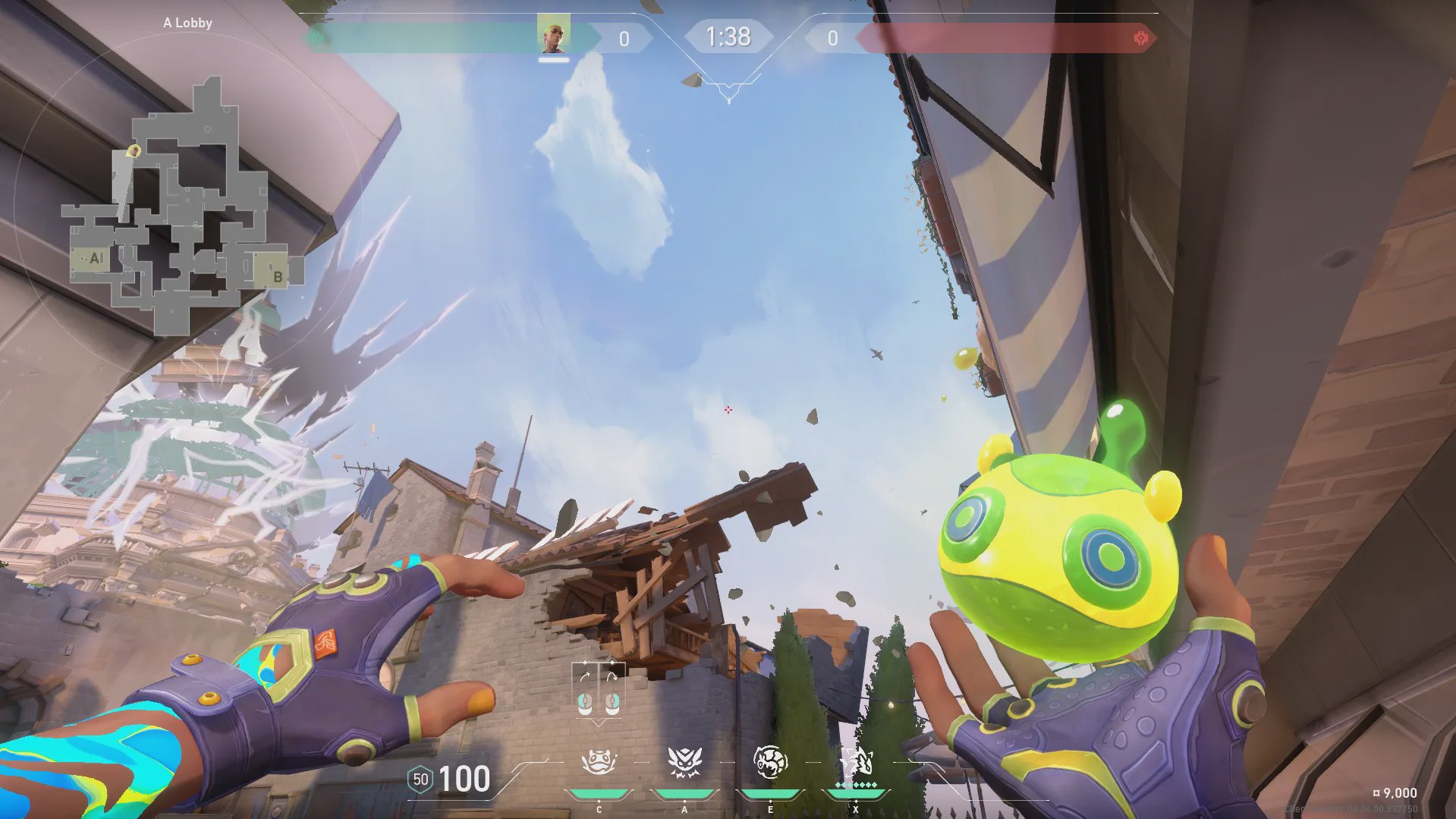
Task: Select the A site marker on minimap
Action: point(95,258)
